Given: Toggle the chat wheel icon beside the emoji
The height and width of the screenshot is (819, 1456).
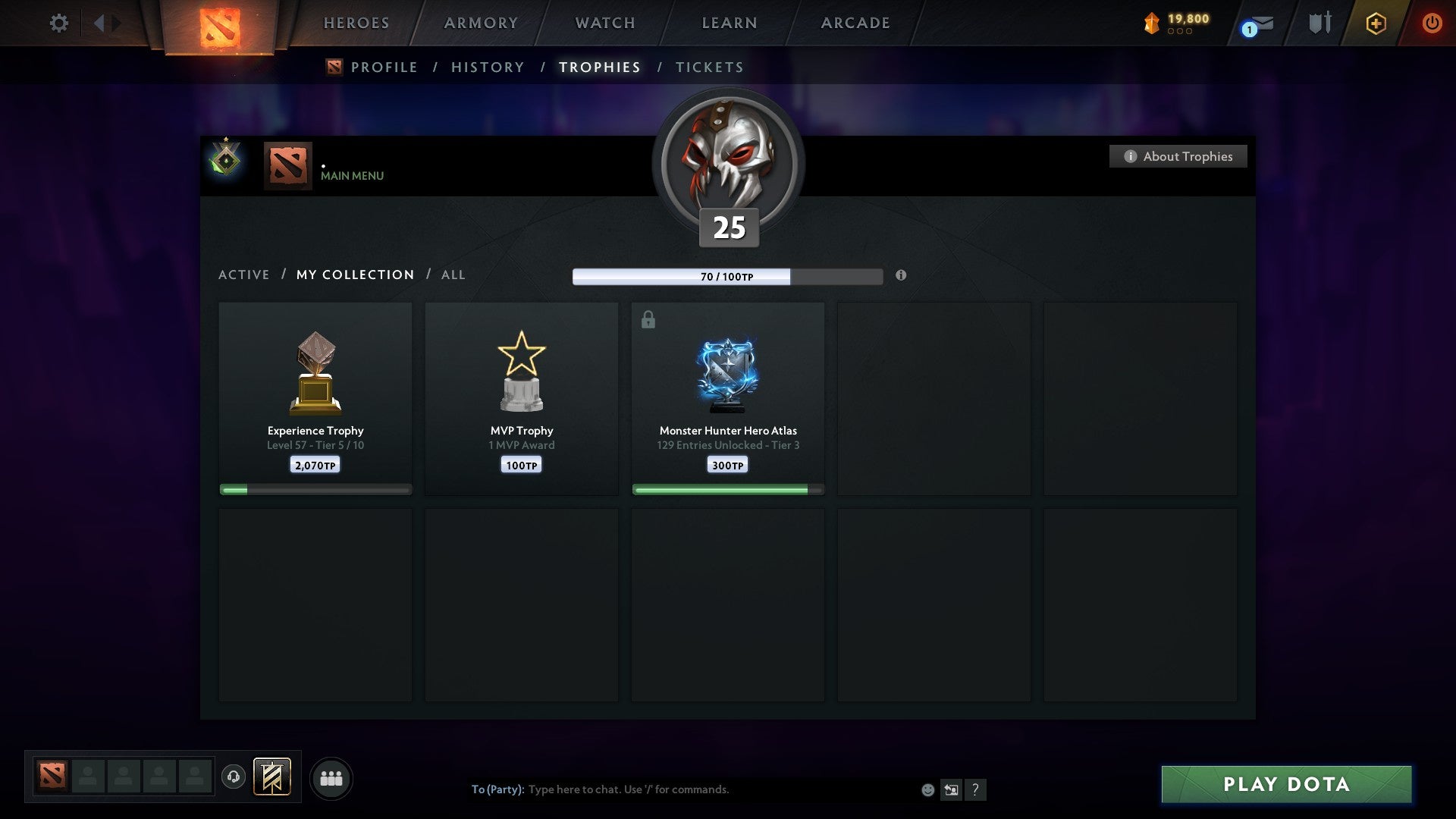Looking at the screenshot, I should (x=951, y=789).
